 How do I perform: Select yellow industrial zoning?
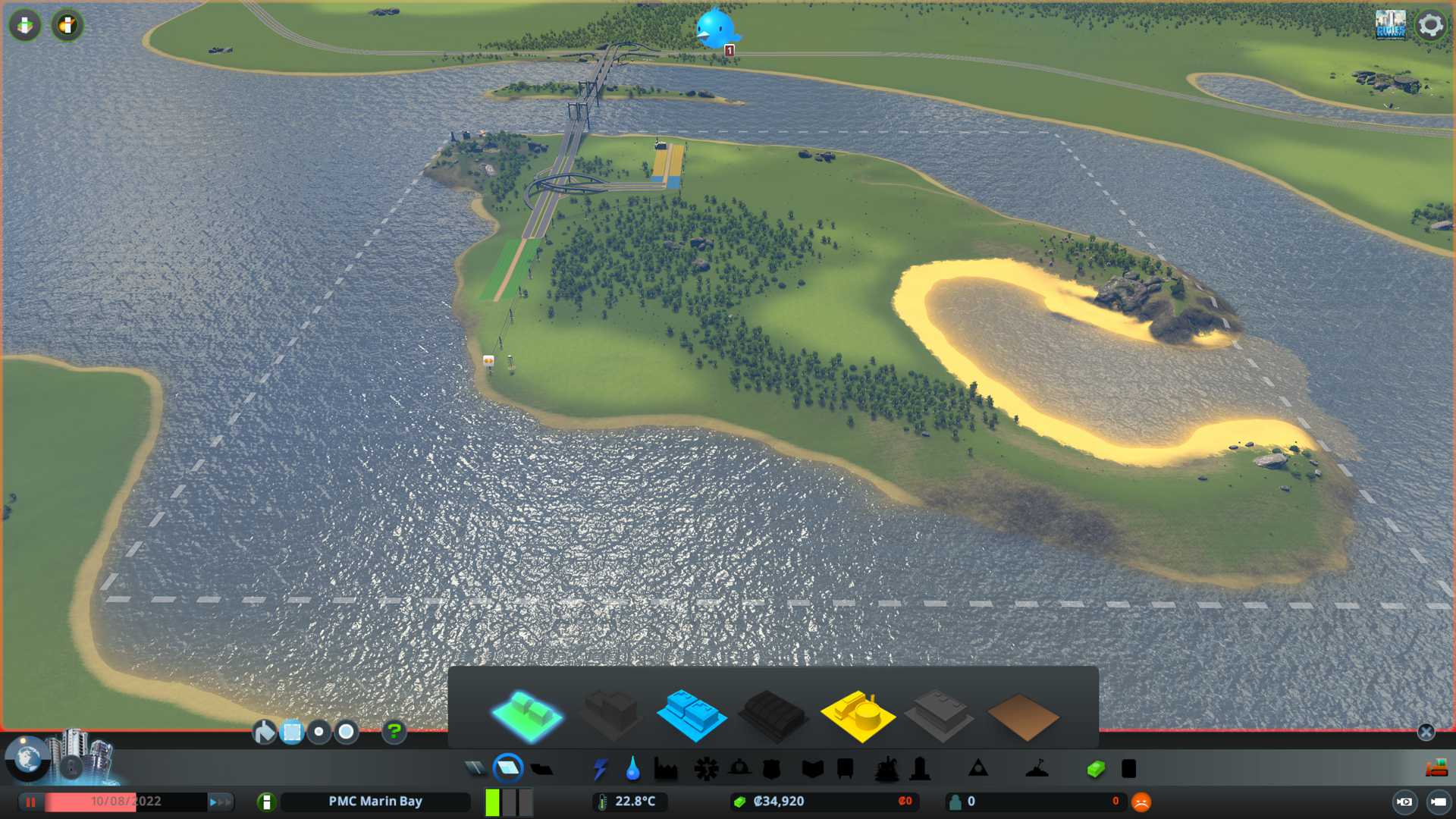tap(857, 714)
